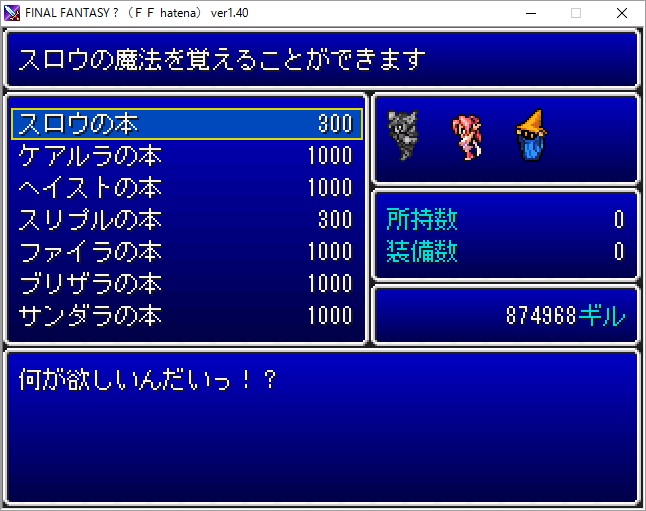This screenshot has width=646, height=511.
Task: Click the gray armored knight party sprite
Action: (404, 135)
